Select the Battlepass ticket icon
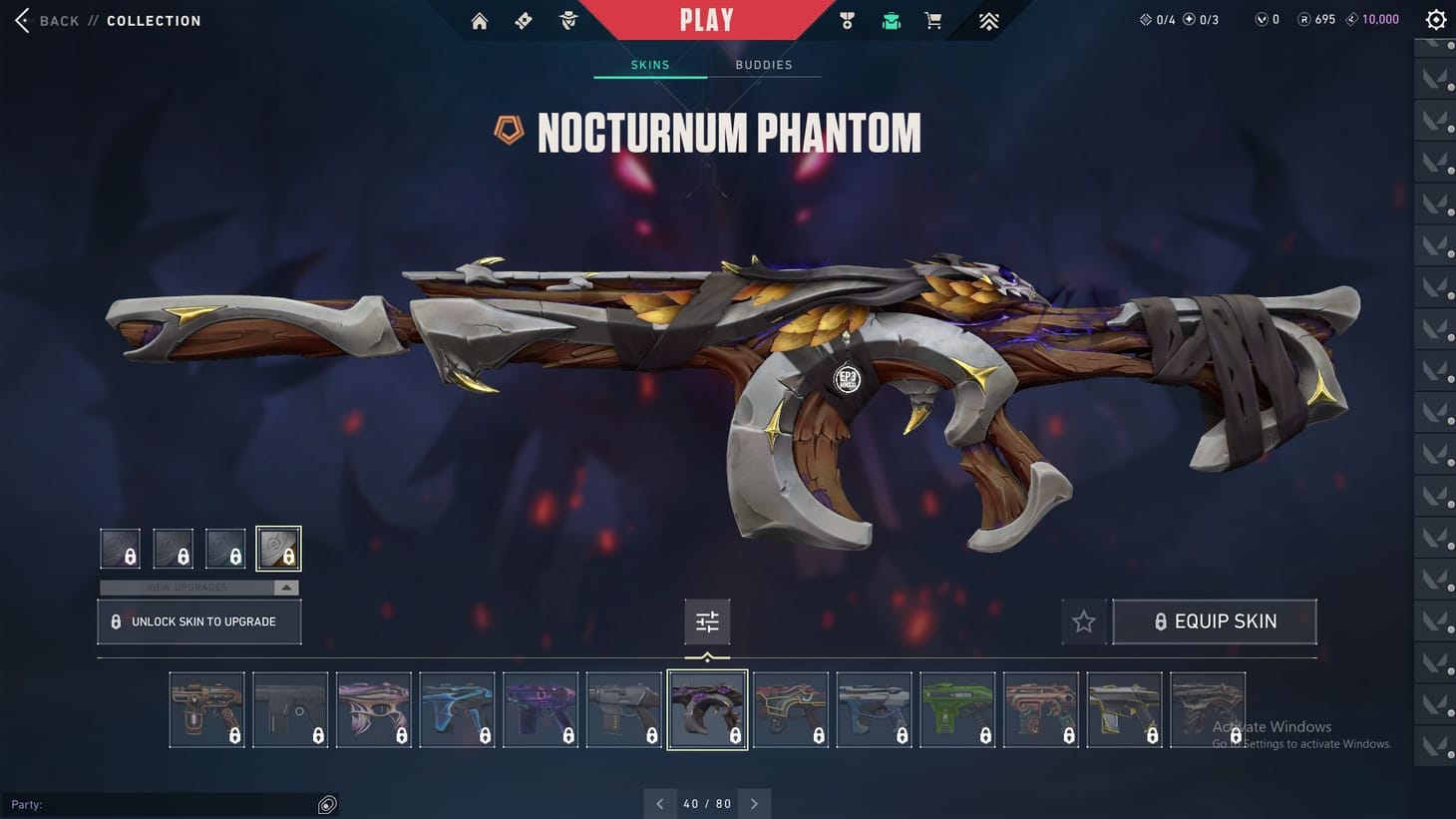 (x=523, y=20)
